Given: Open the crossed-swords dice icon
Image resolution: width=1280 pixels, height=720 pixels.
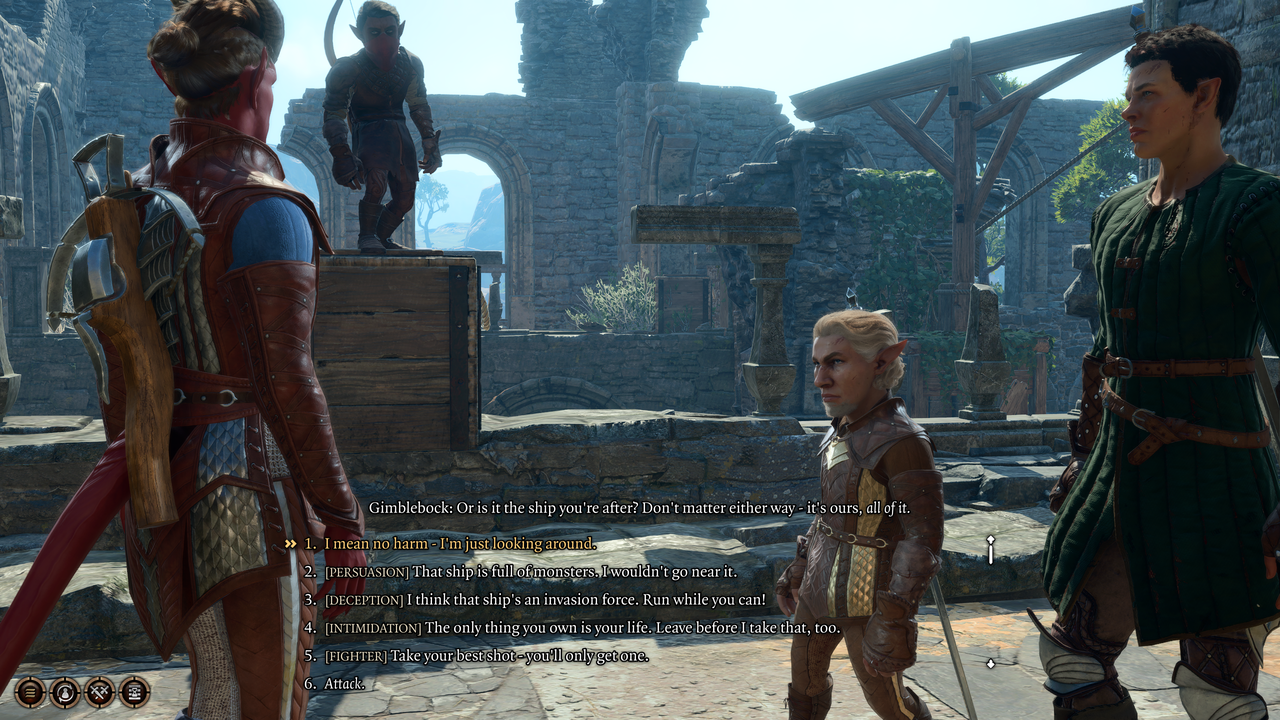Looking at the screenshot, I should pyautogui.click(x=99, y=691).
